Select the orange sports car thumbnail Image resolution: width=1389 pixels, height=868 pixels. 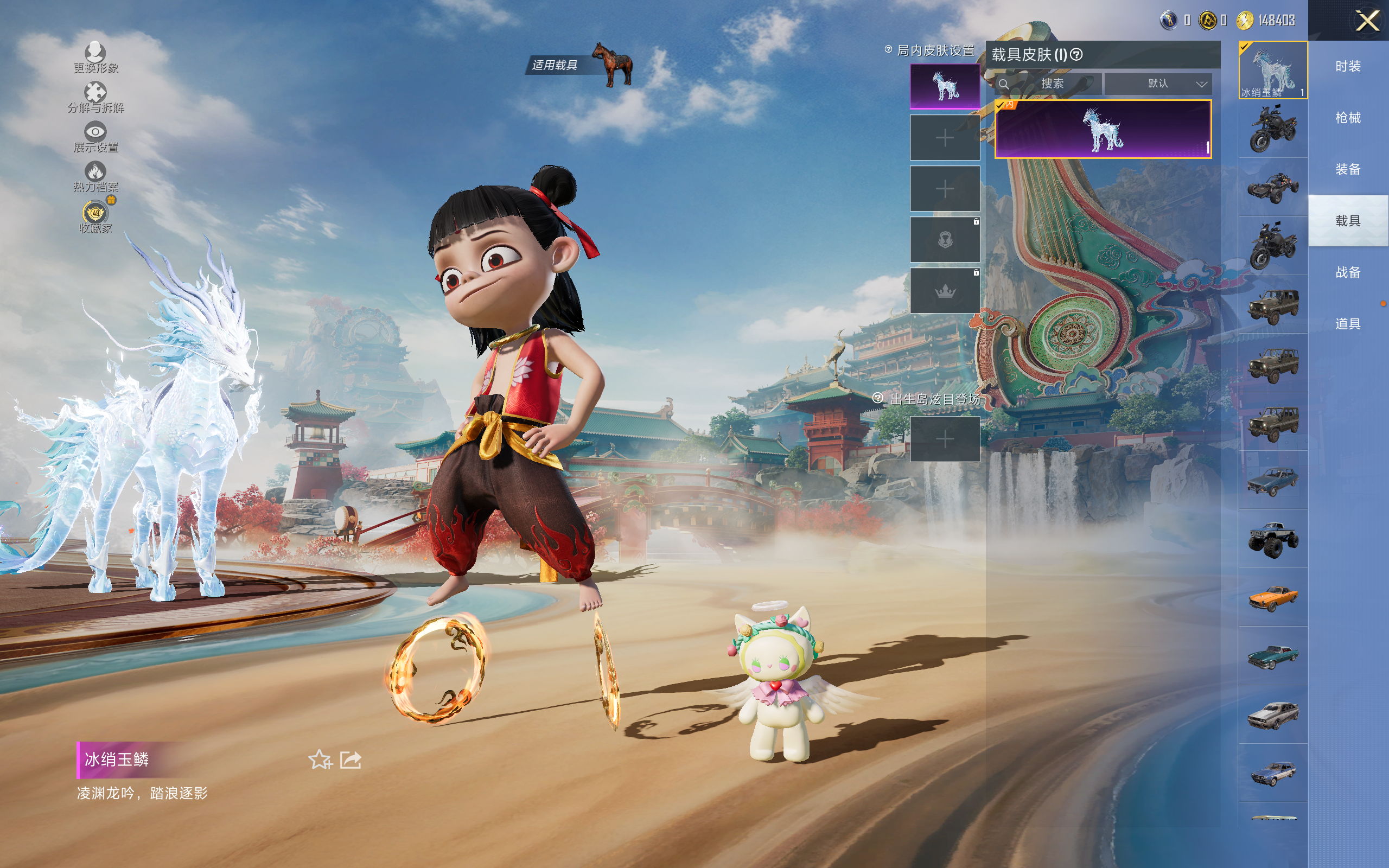coord(1273,597)
